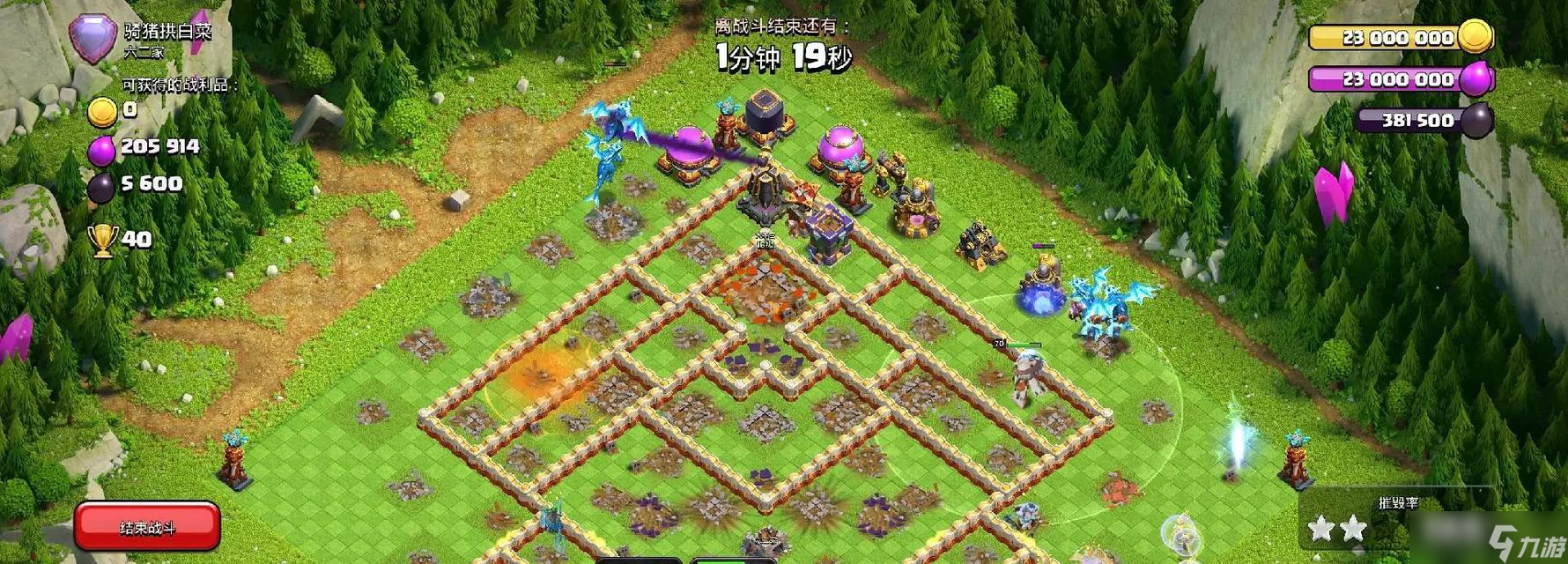This screenshot has height=564, width=1568.
Task: Click the gold coin storage bar
Action: tap(1399, 38)
